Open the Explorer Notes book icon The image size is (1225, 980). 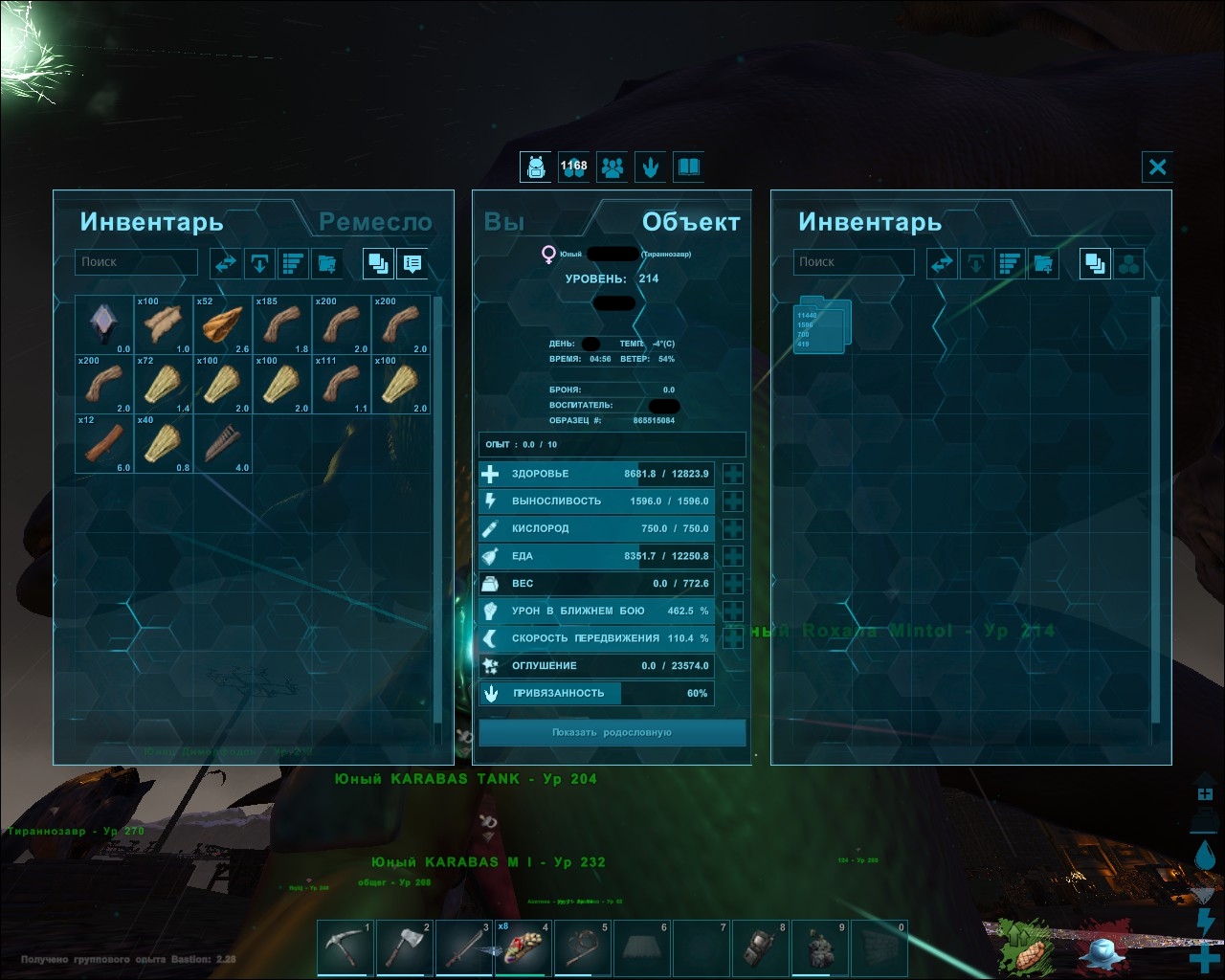coord(688,167)
